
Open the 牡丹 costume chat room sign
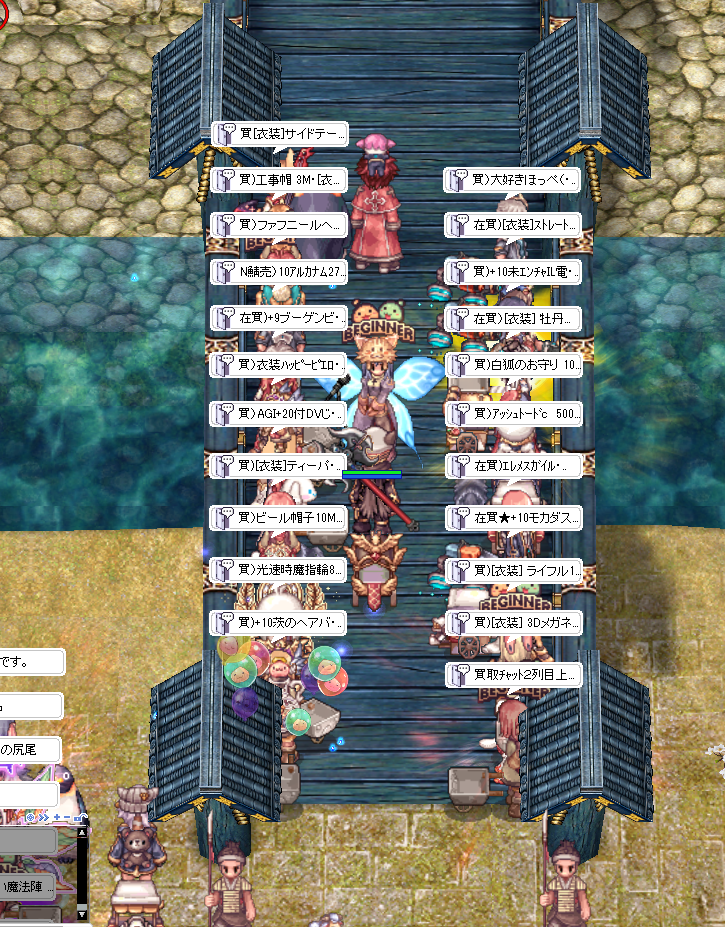[513, 318]
